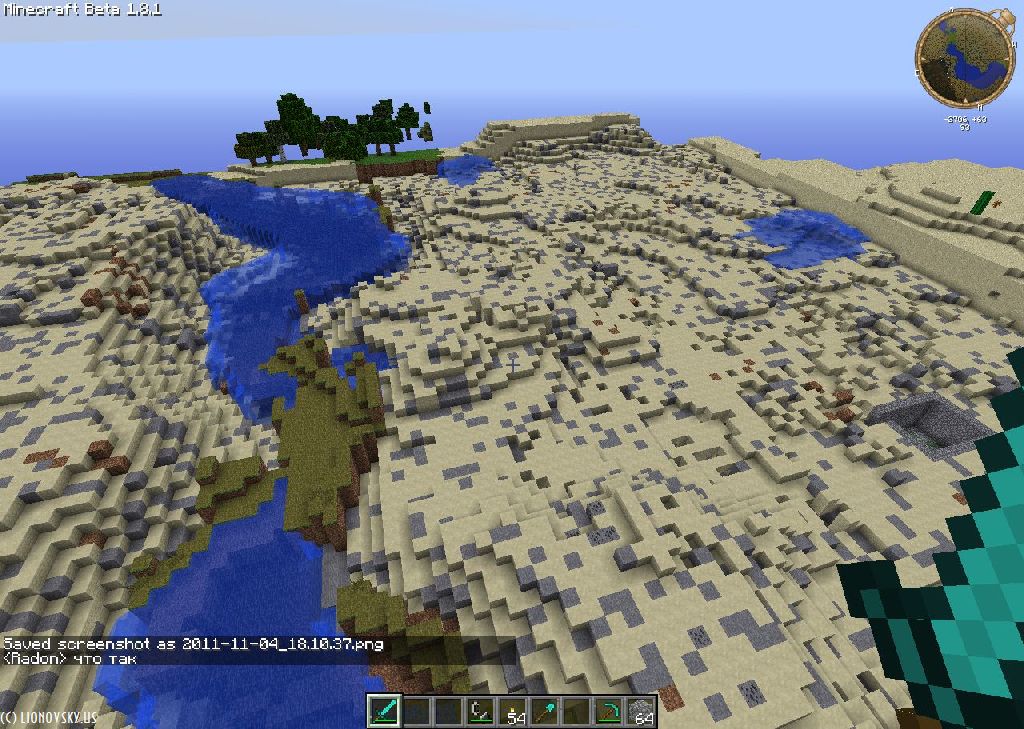Viewport: 1024px width, 729px height.
Task: Select the shears hotbar slot
Action: tap(480, 711)
